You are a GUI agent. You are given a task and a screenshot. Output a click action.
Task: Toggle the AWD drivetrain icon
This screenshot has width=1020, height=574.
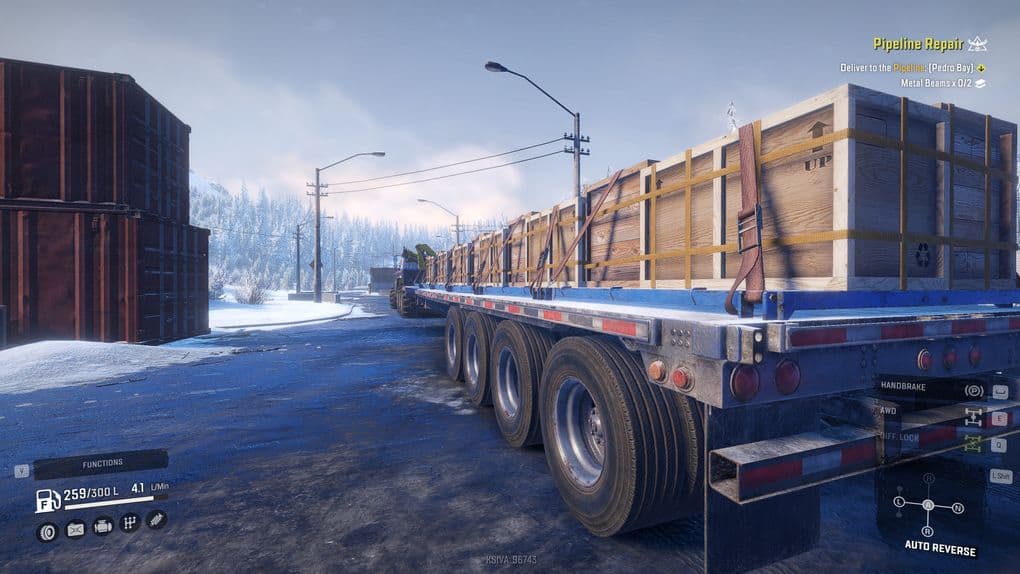(x=973, y=418)
